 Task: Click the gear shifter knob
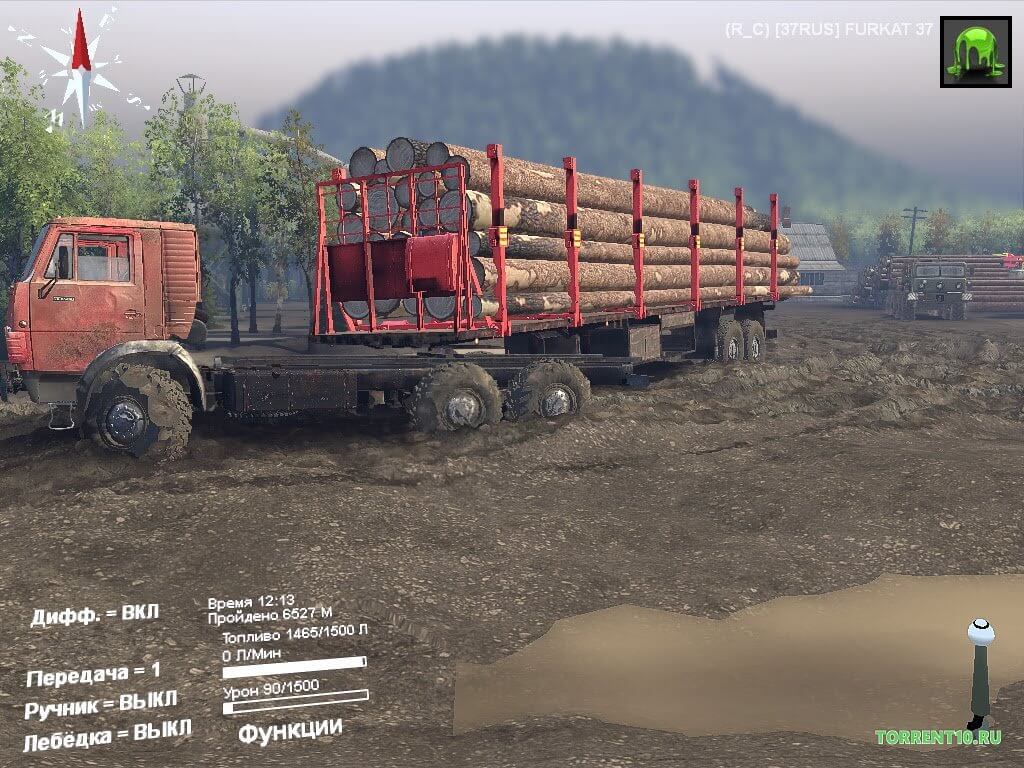pos(981,633)
